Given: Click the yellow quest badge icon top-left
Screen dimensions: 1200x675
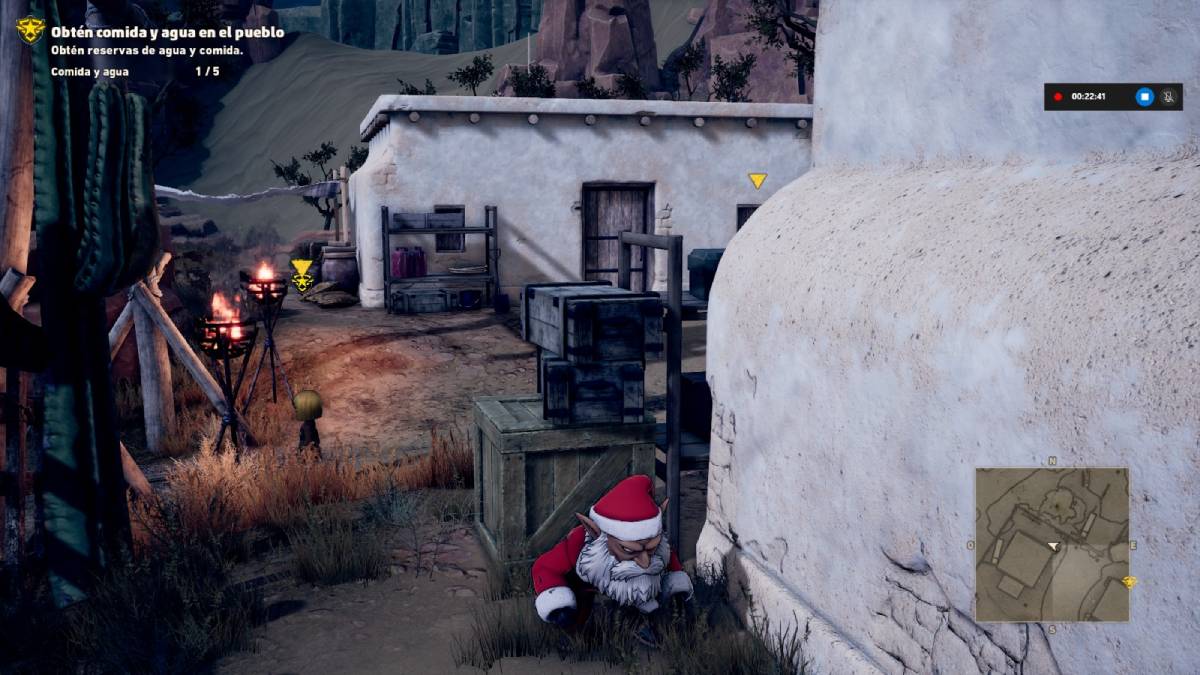Looking at the screenshot, I should coord(30,30).
